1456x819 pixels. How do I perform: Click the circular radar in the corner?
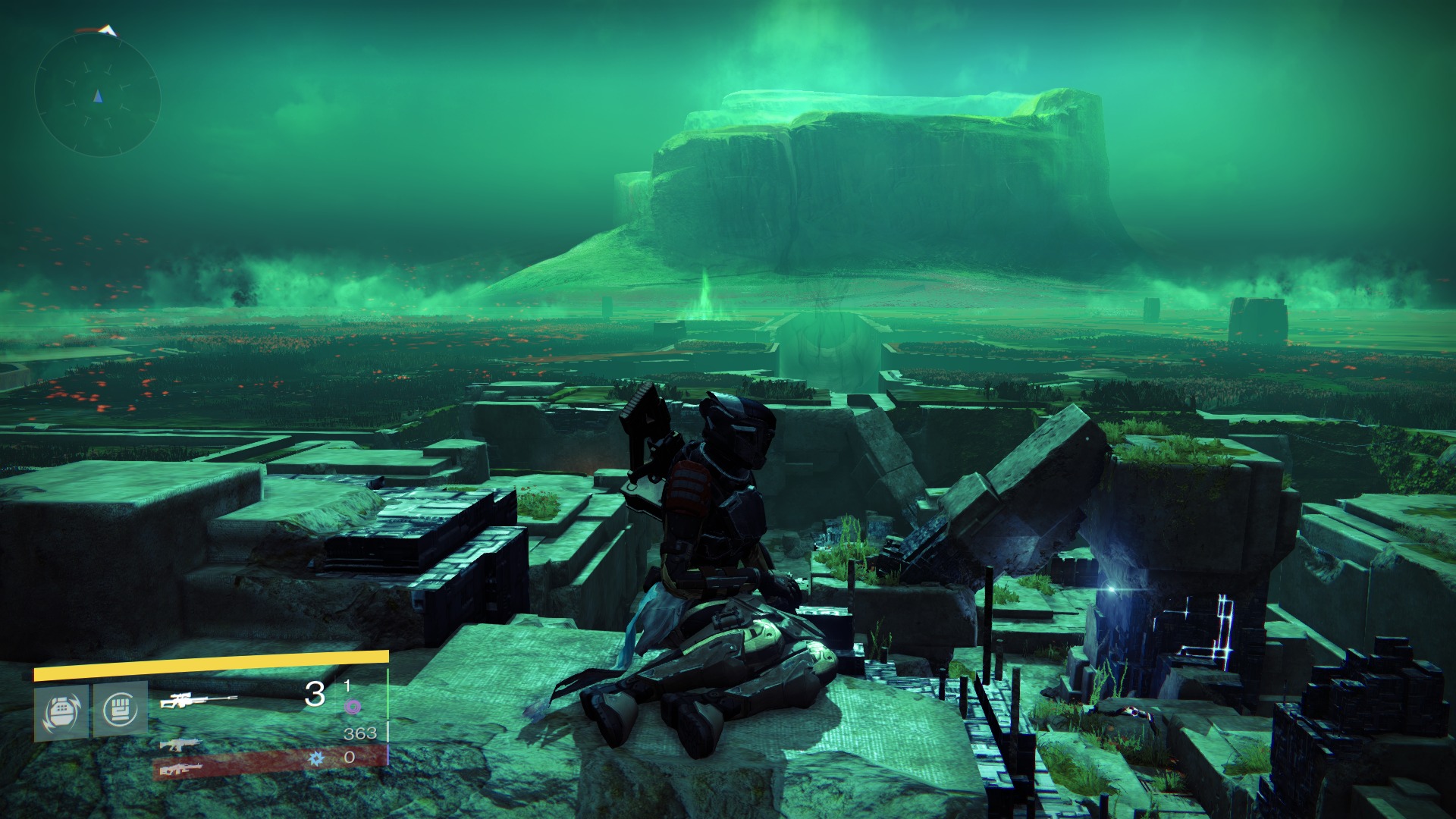click(97, 95)
